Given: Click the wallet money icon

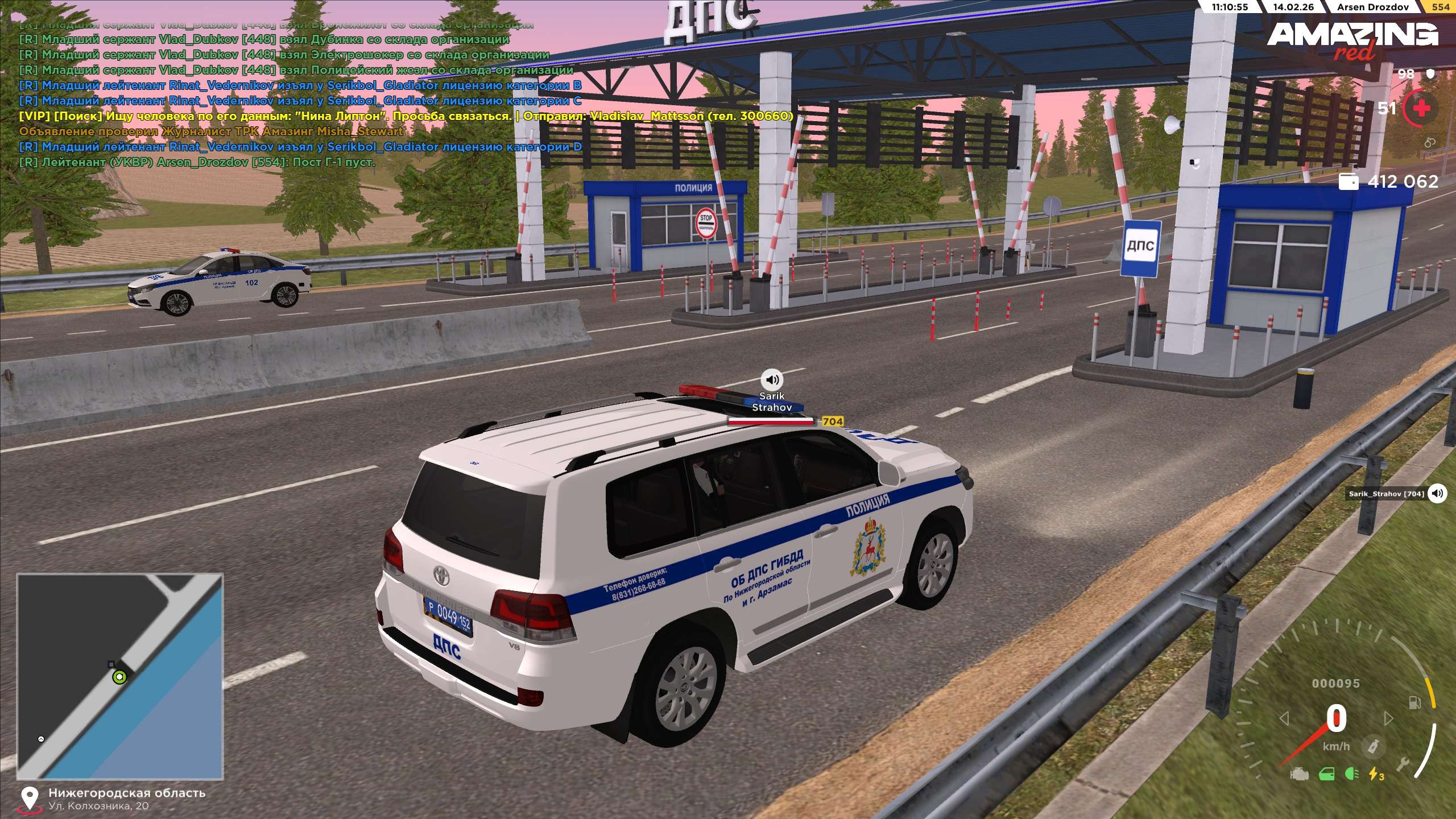Looking at the screenshot, I should click(x=1349, y=181).
